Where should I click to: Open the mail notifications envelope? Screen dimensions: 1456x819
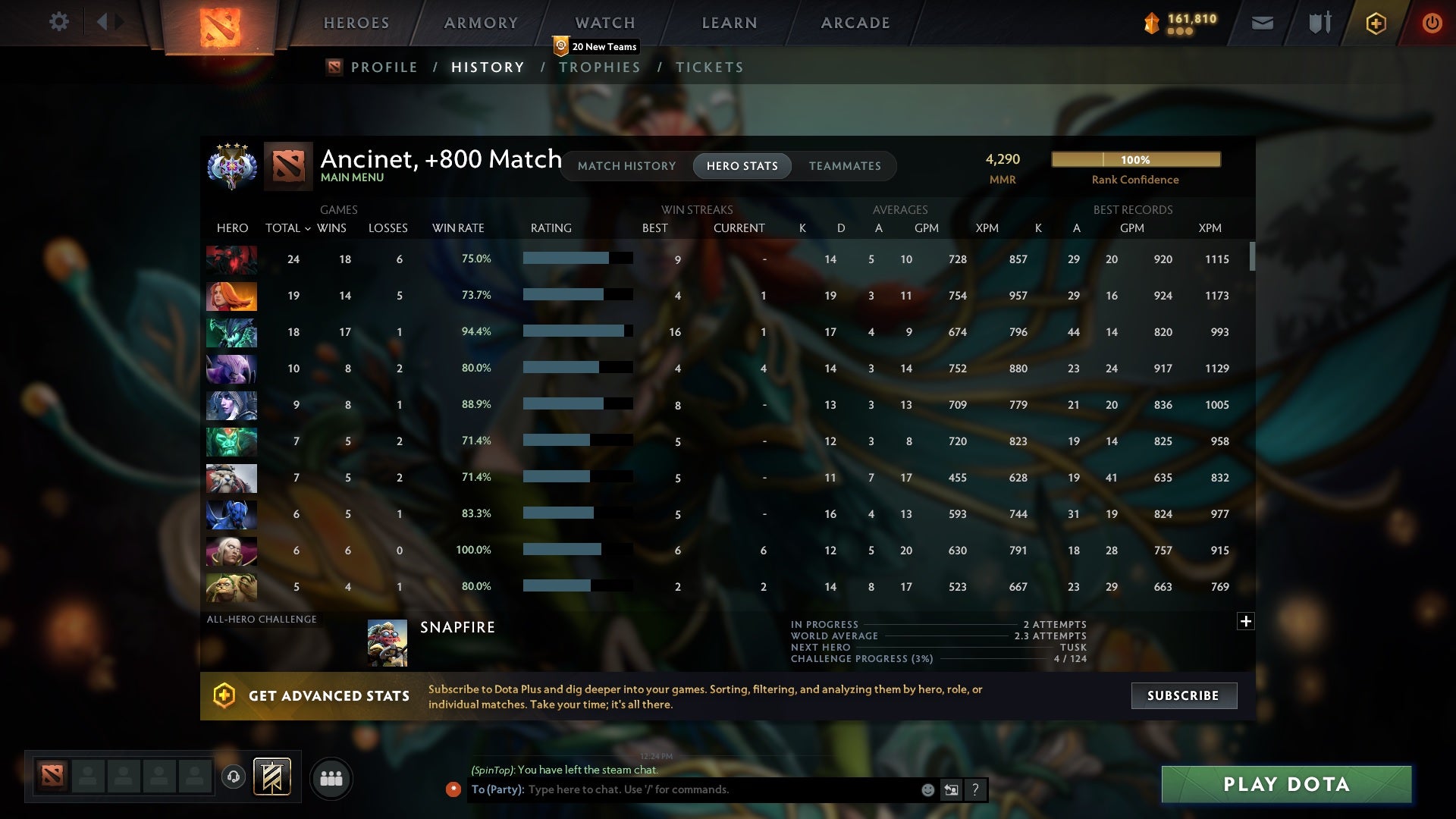[x=1262, y=23]
